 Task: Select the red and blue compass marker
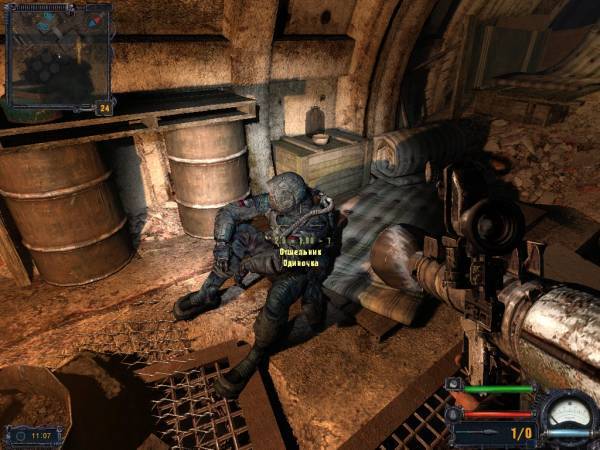96,20
